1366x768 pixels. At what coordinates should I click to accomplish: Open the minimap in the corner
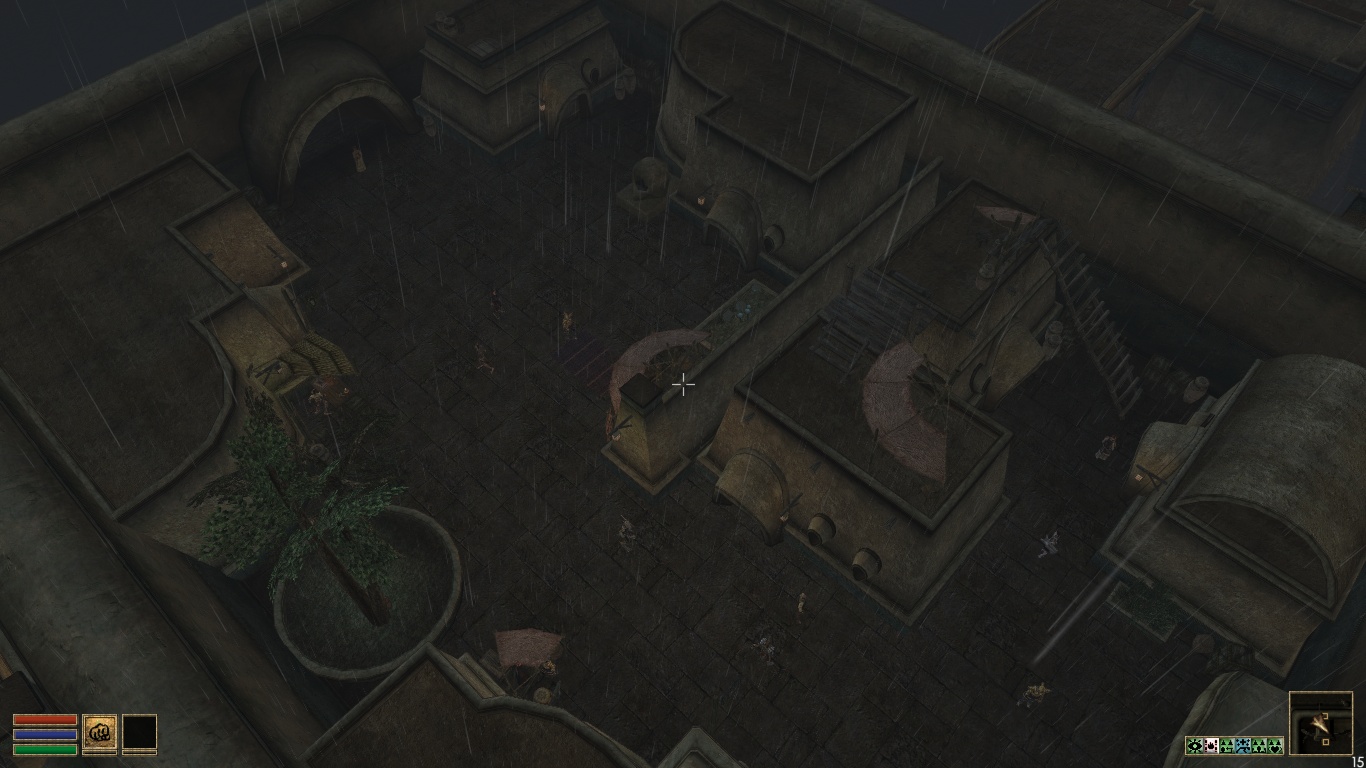1320,723
